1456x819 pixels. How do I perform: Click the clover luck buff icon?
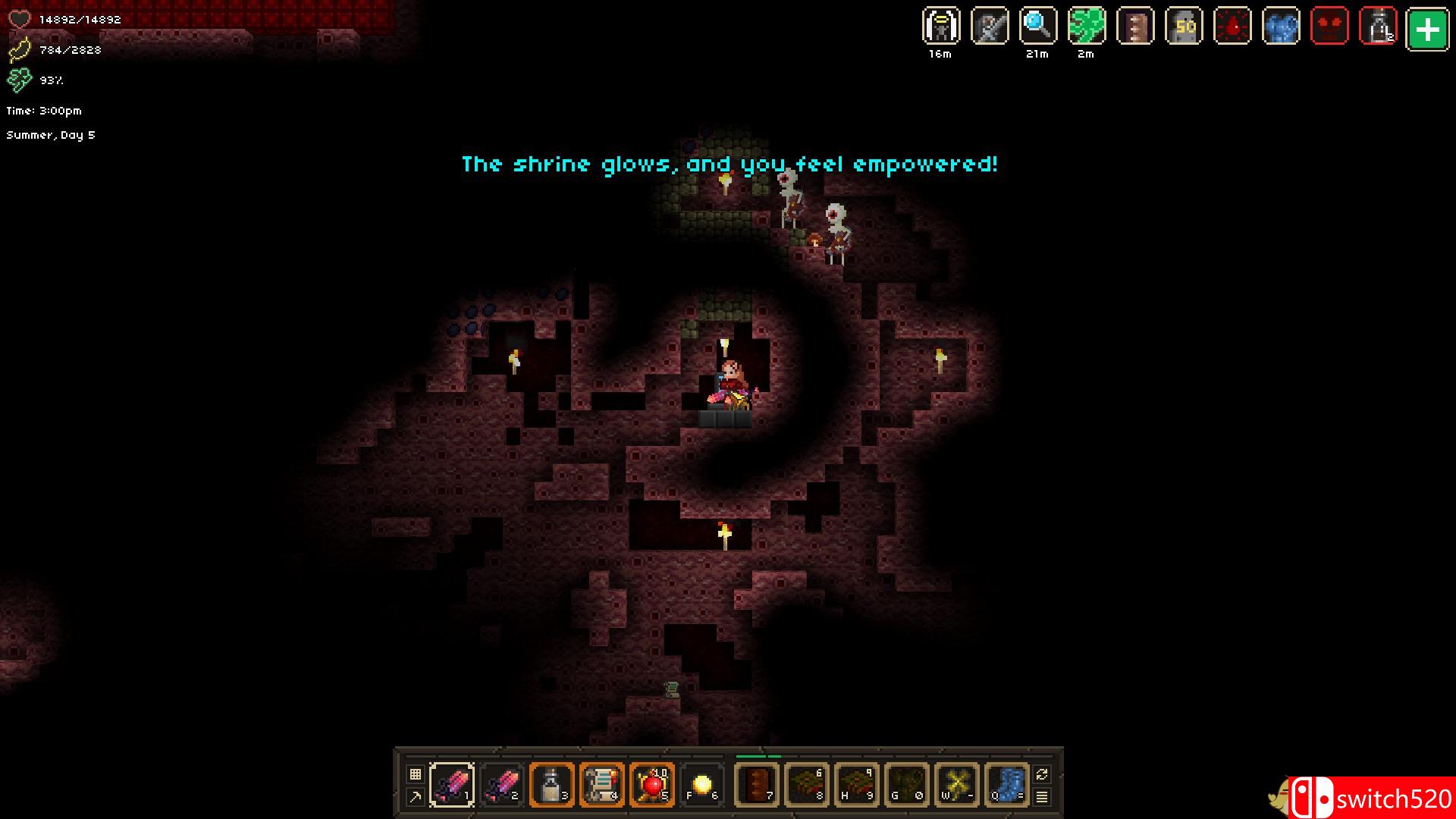[x=1086, y=25]
